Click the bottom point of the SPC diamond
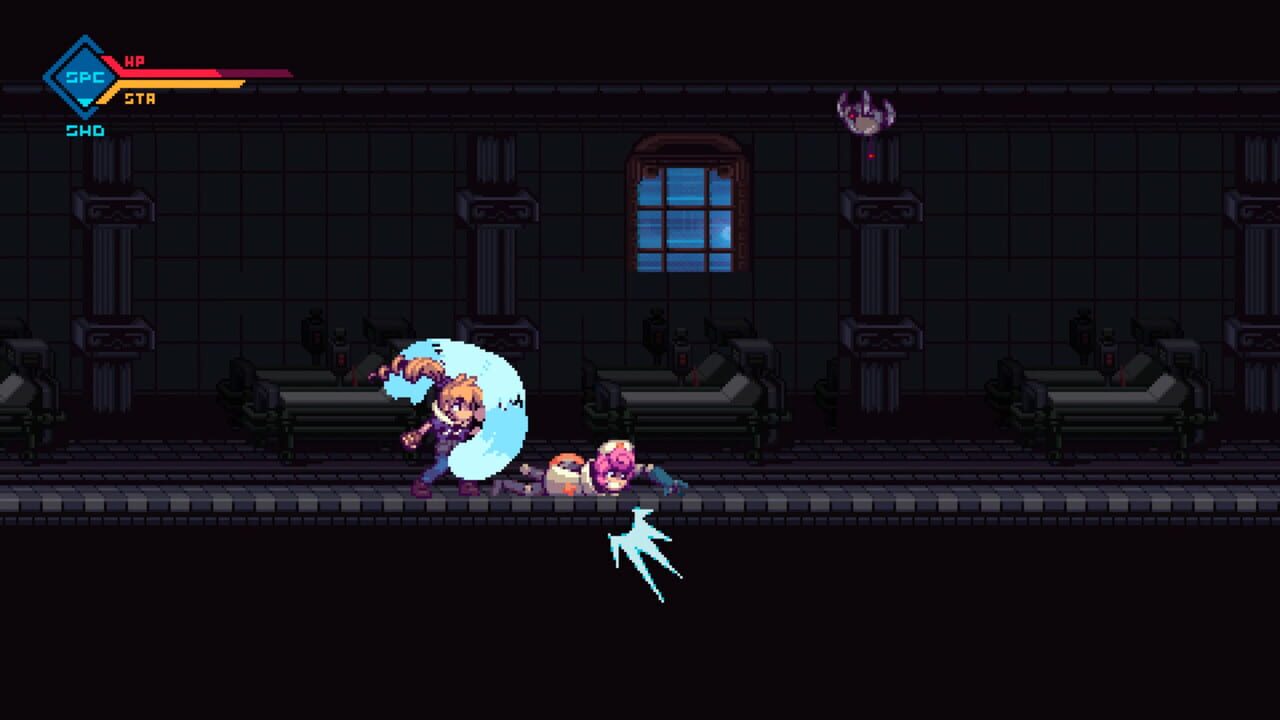The width and height of the screenshot is (1280, 720). tap(85, 117)
